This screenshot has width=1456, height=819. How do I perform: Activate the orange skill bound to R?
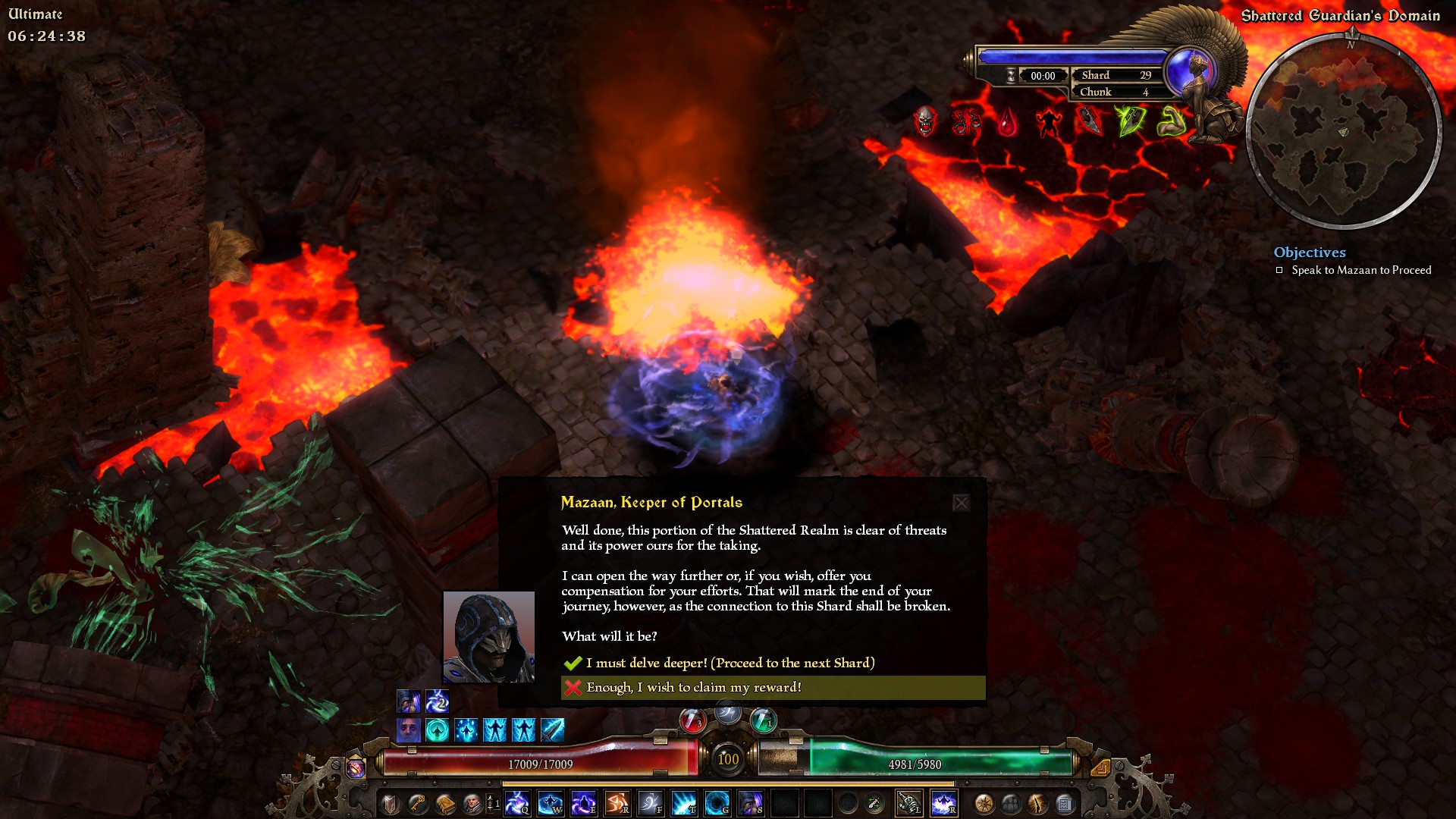click(617, 803)
